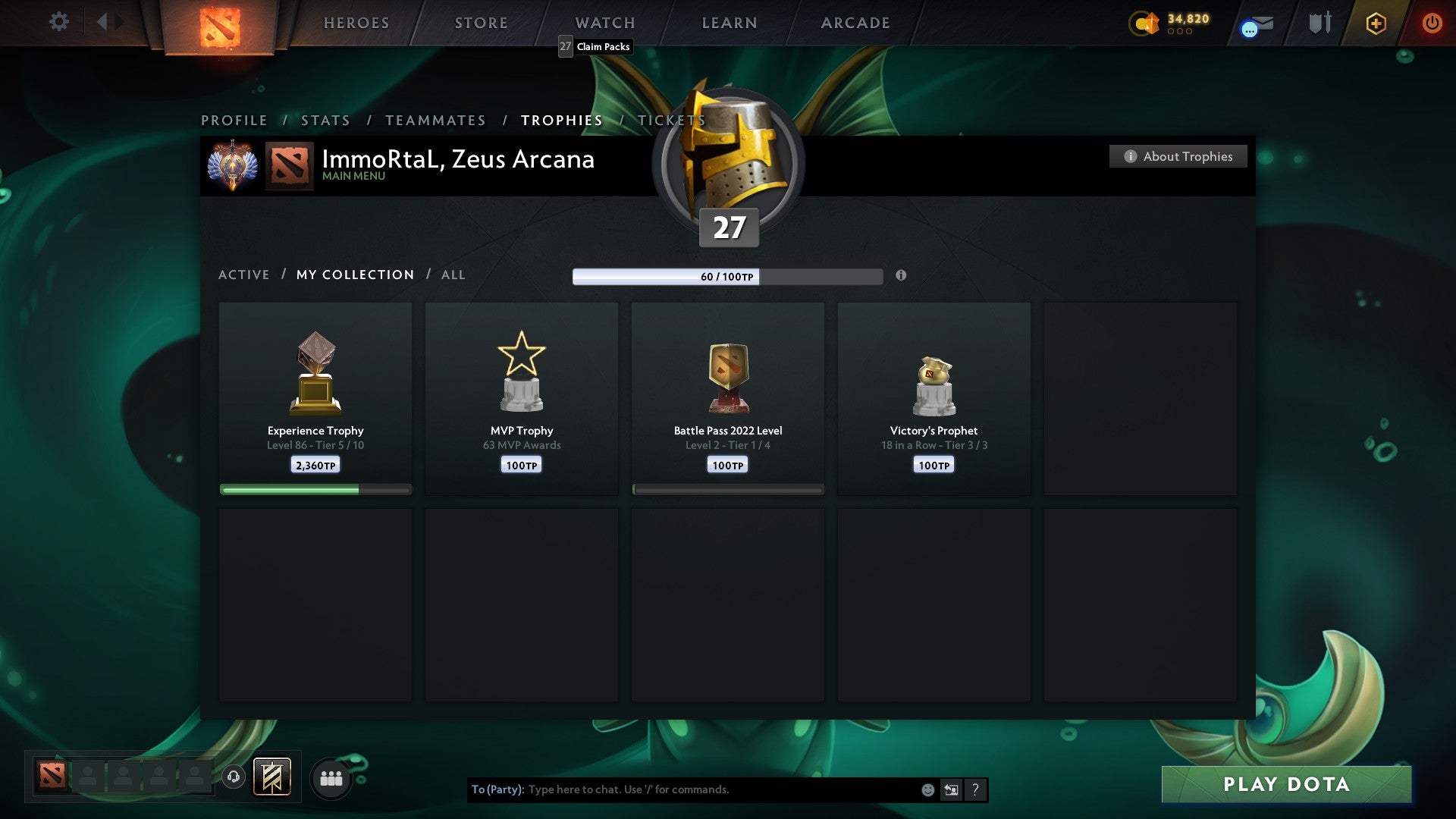Screen dimensions: 1456x819
Task: Switch to the ARCADE menu
Action: (854, 23)
